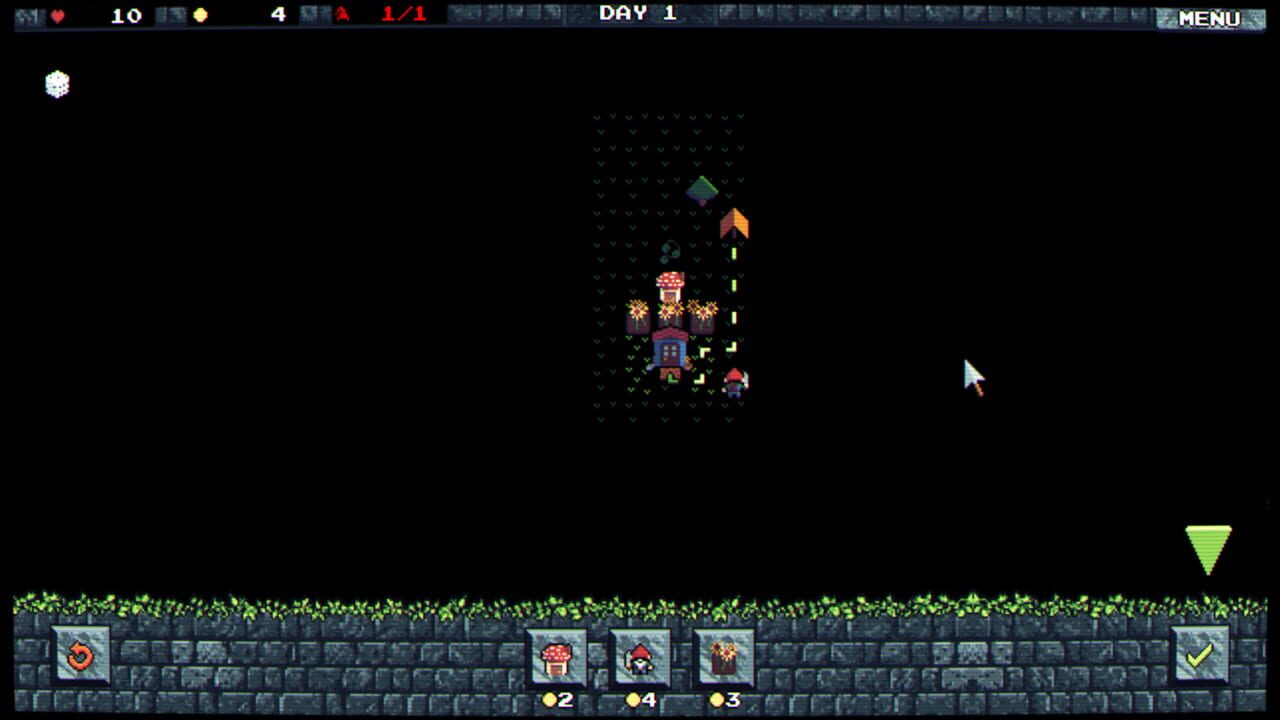Select the gnome unit build icon
The image size is (1280, 720).
pyautogui.click(x=639, y=658)
